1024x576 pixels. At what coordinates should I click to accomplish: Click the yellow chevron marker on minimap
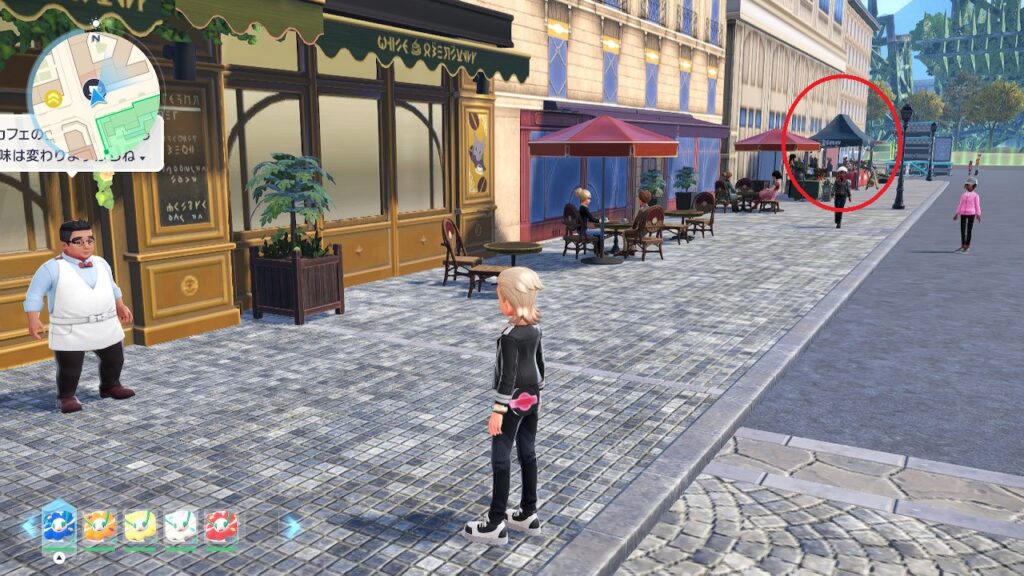pos(51,98)
